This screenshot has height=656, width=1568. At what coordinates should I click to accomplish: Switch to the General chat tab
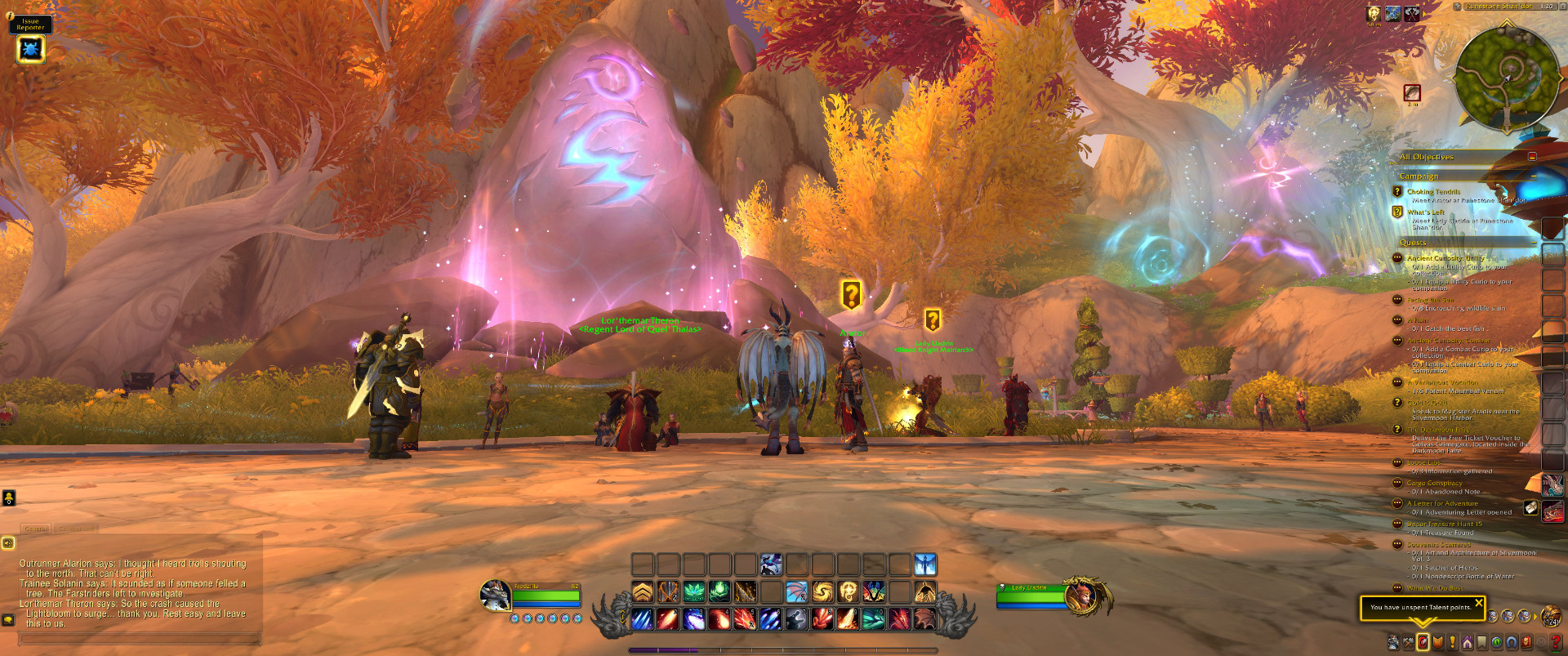(x=36, y=529)
